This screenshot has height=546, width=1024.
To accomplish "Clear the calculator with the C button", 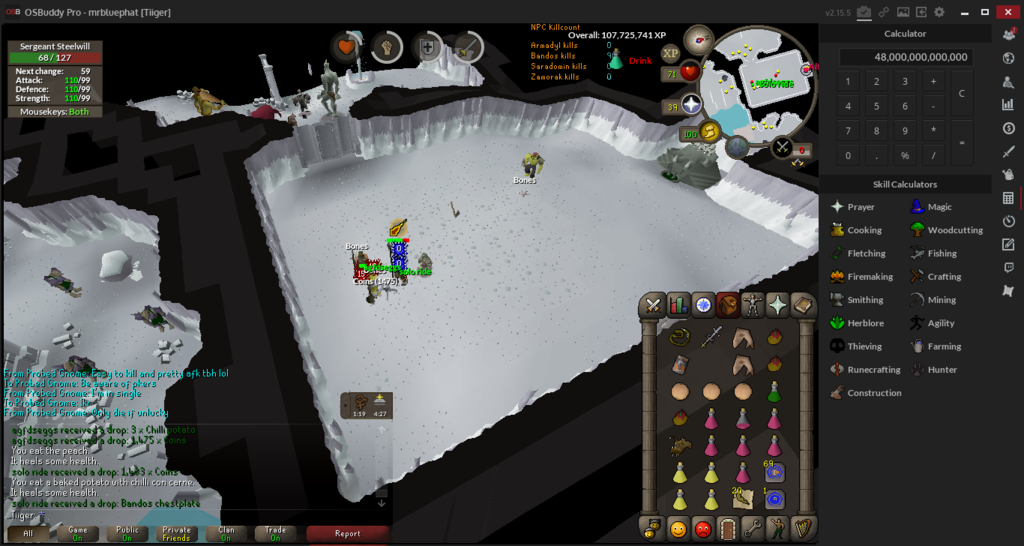I will (x=961, y=93).
